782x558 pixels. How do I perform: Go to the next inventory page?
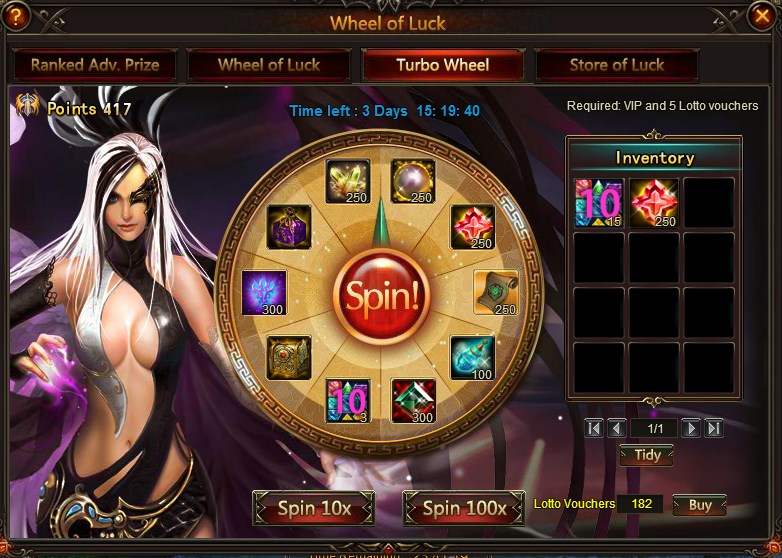(x=691, y=428)
